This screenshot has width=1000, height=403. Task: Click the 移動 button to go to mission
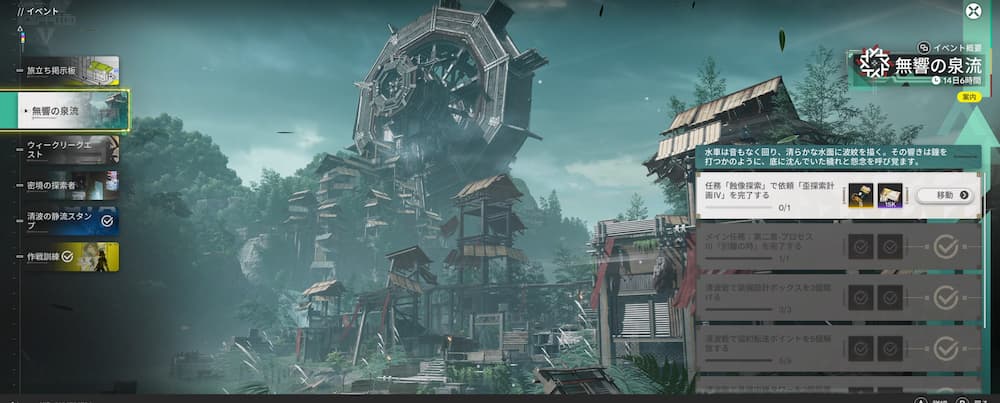[x=951, y=195]
